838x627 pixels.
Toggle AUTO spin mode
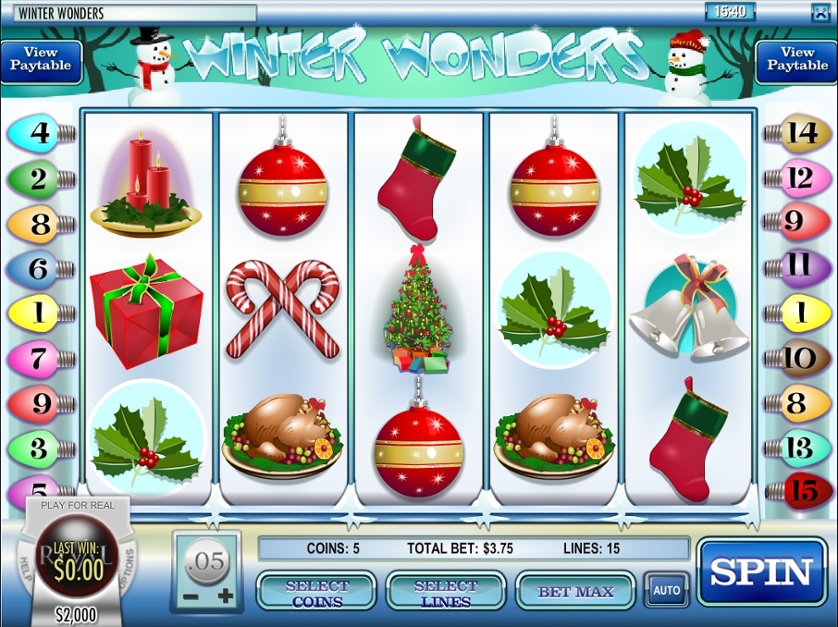666,590
